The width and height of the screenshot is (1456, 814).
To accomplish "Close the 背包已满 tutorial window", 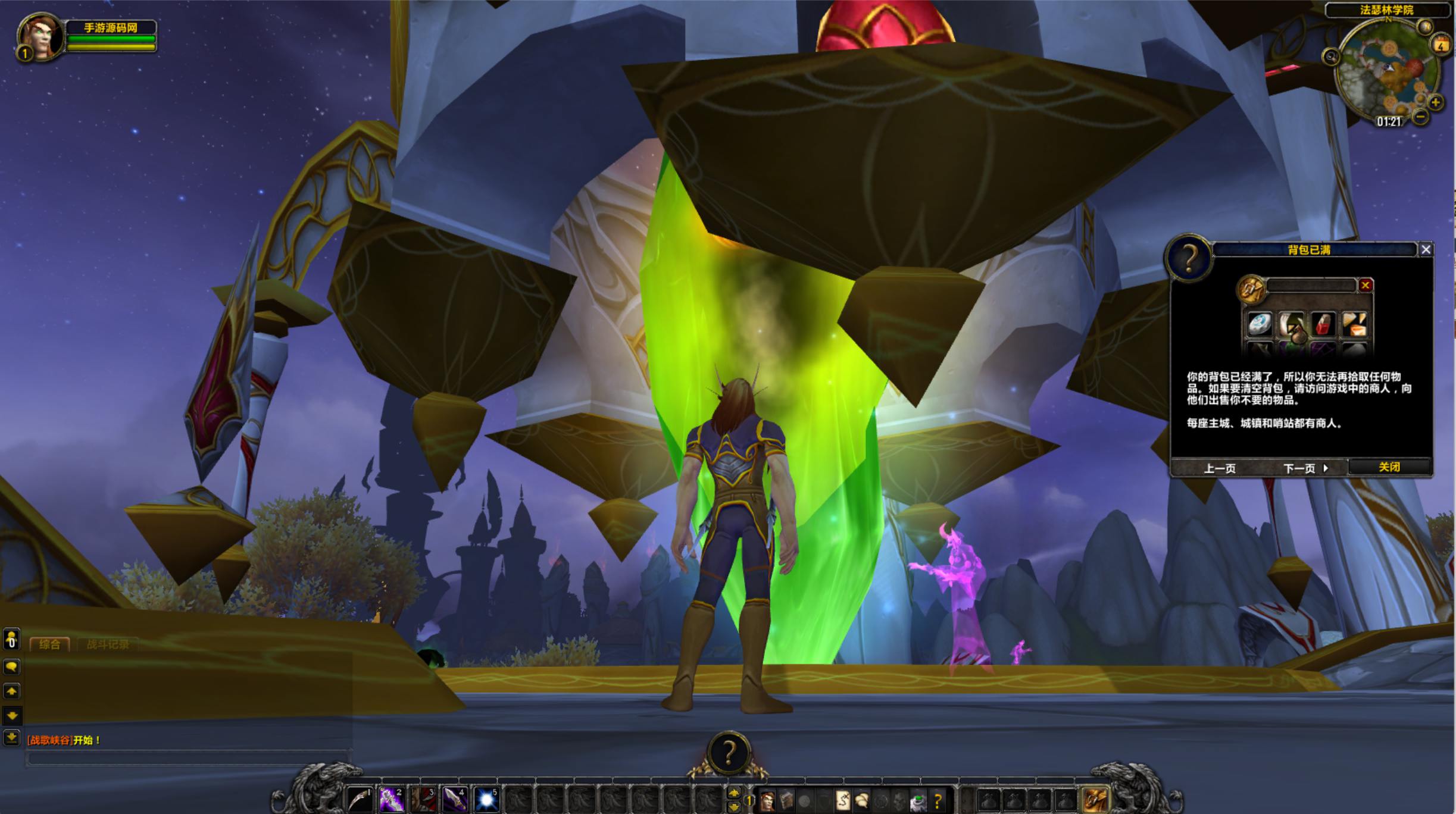I will coord(1426,250).
